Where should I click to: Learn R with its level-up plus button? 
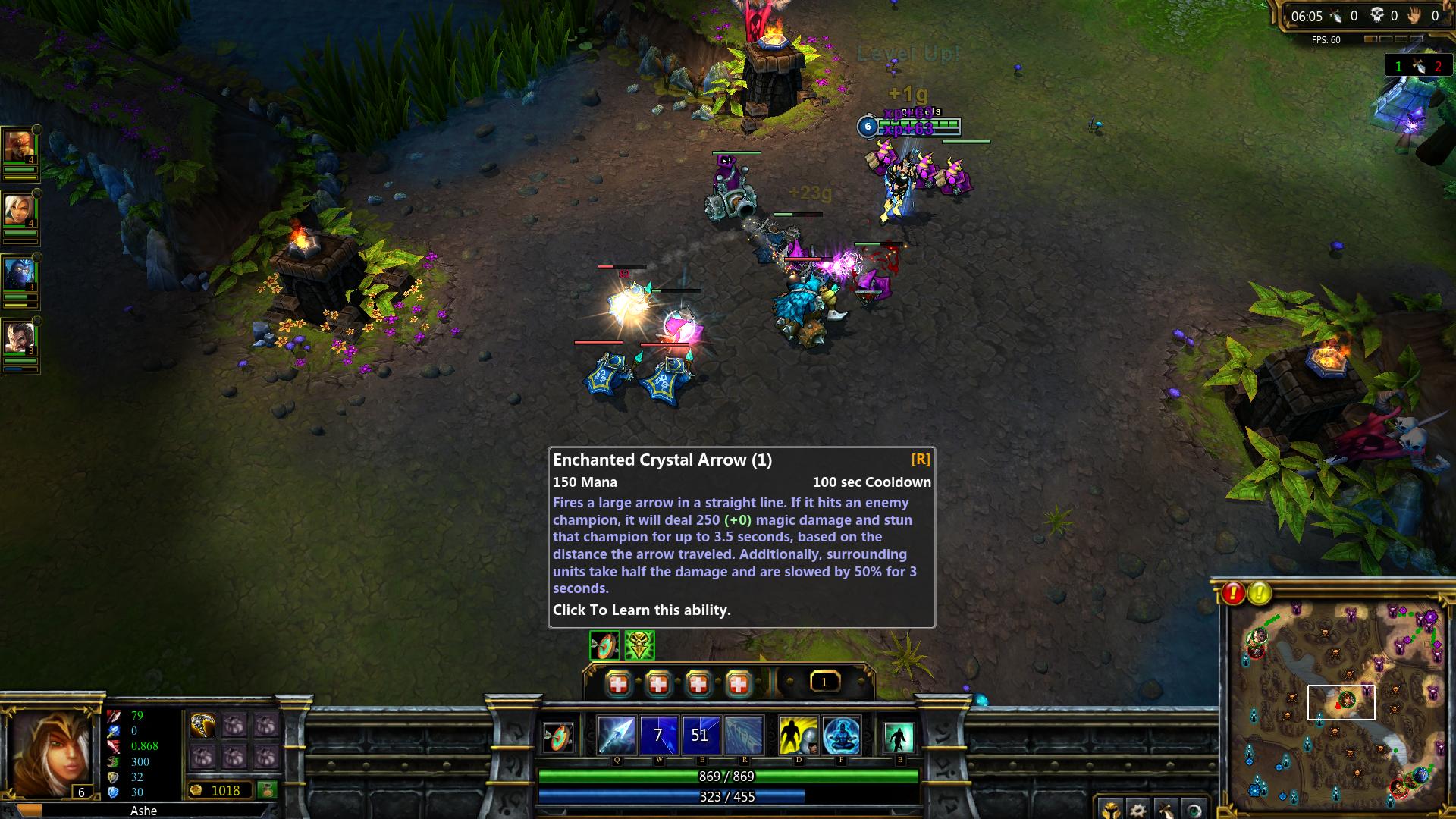(739, 684)
